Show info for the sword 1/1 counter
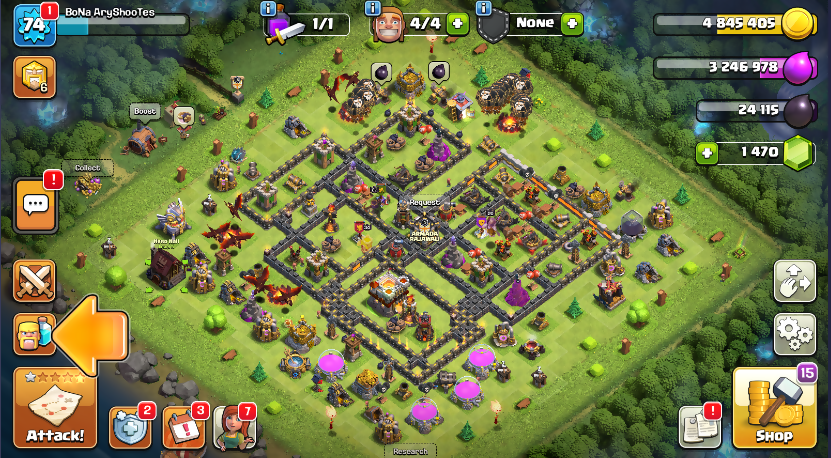The image size is (831, 458). click(x=267, y=9)
